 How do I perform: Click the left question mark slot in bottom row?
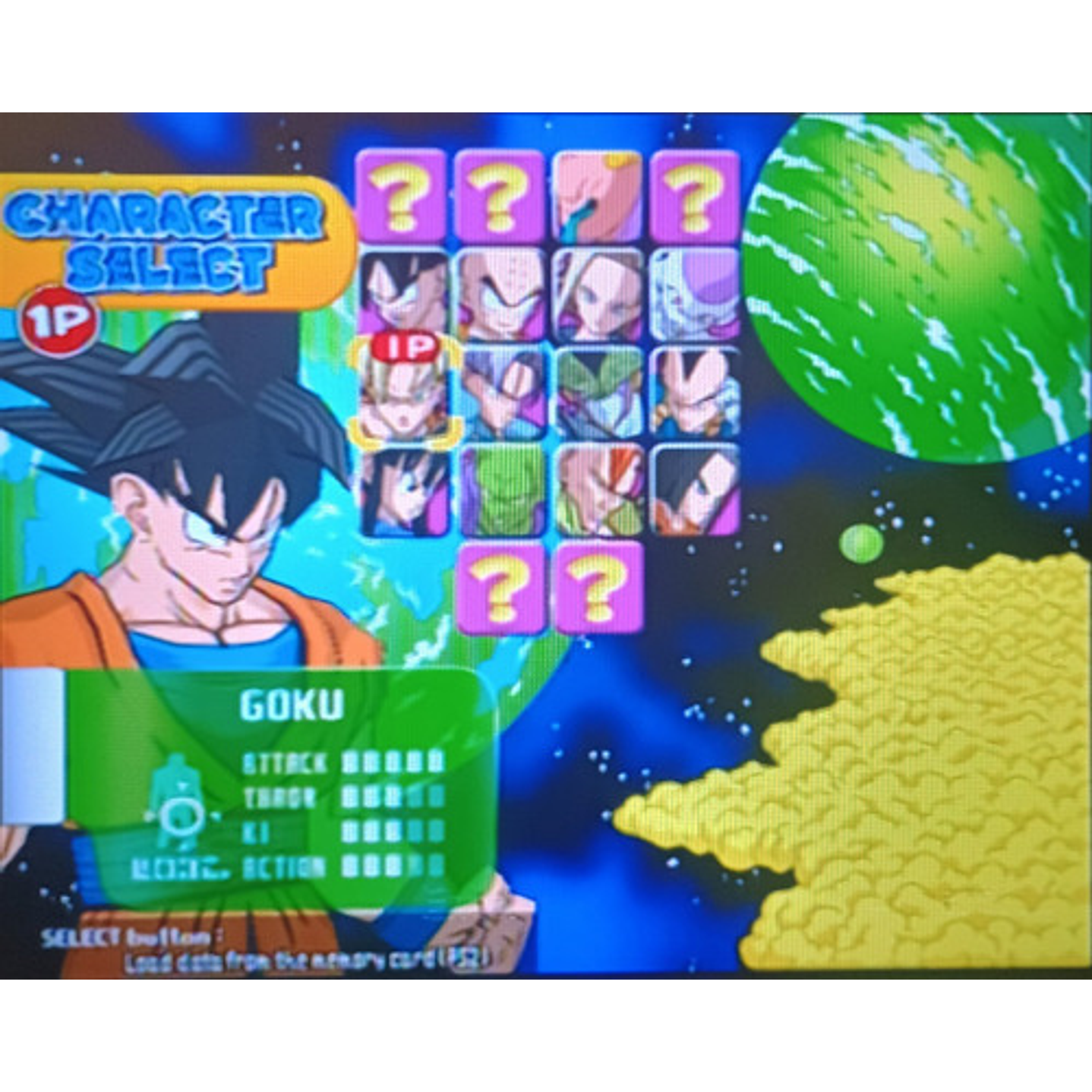[501, 589]
